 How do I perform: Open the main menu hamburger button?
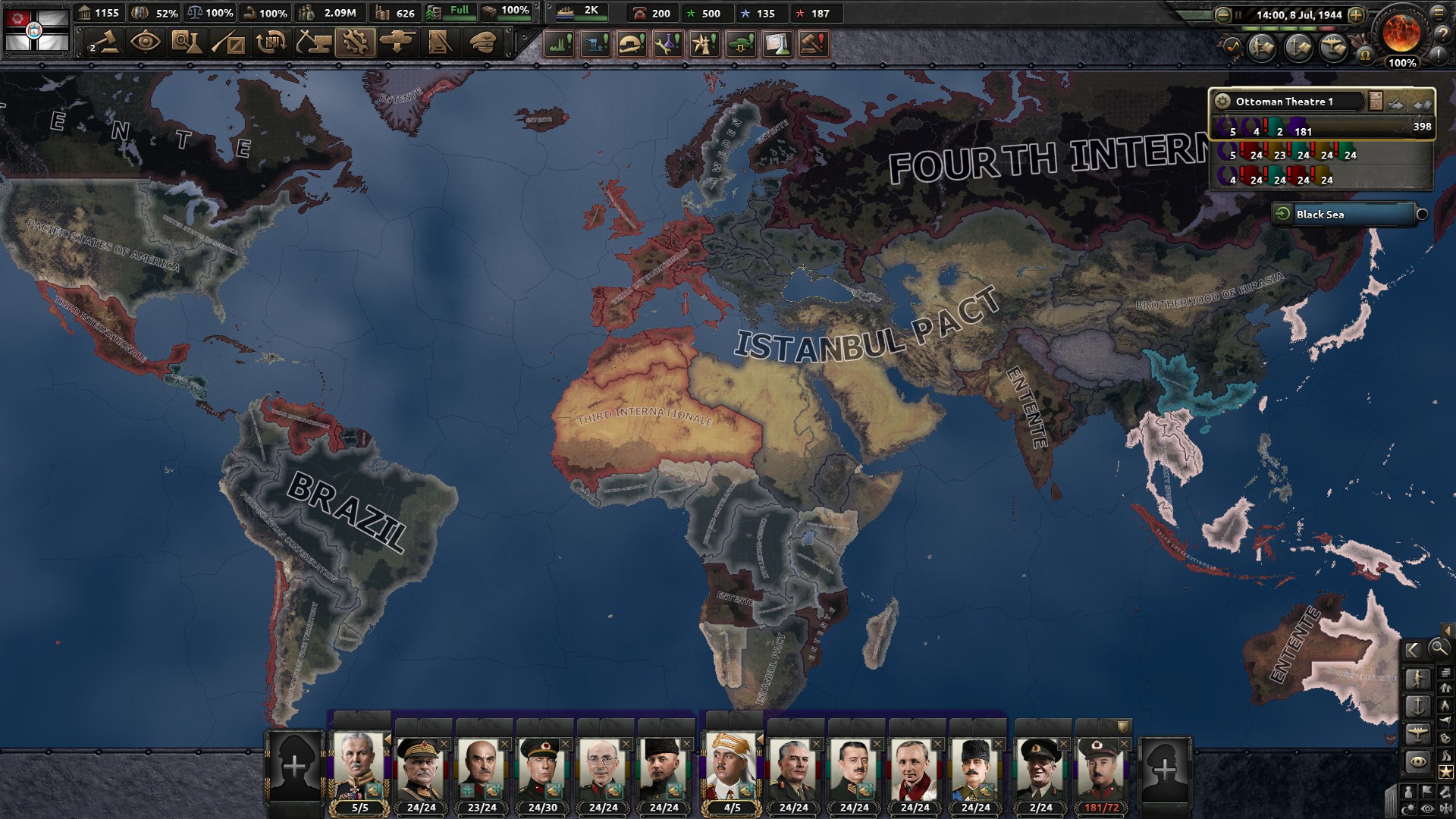click(1439, 13)
